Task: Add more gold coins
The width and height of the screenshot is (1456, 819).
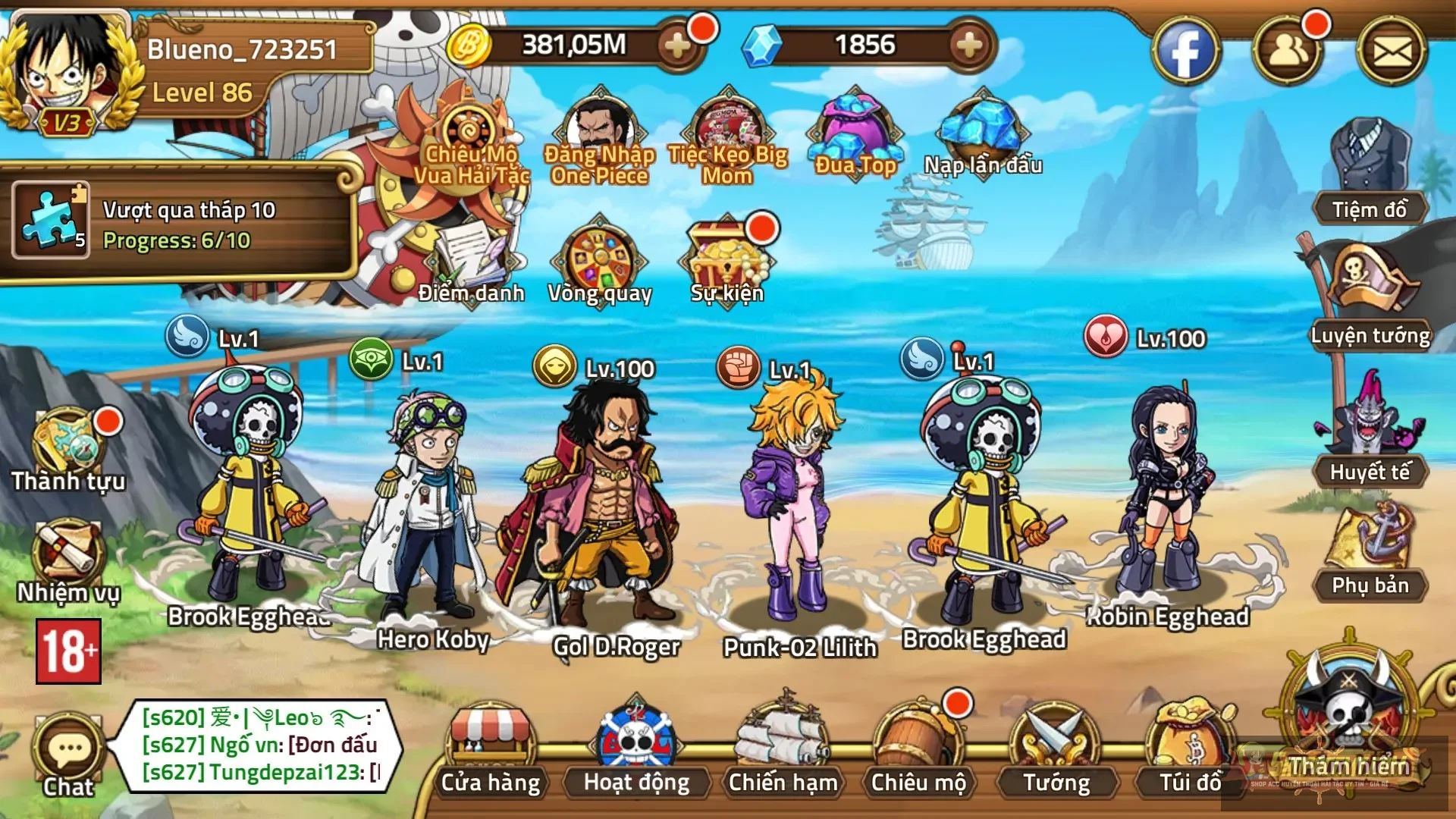Action: tap(676, 45)
